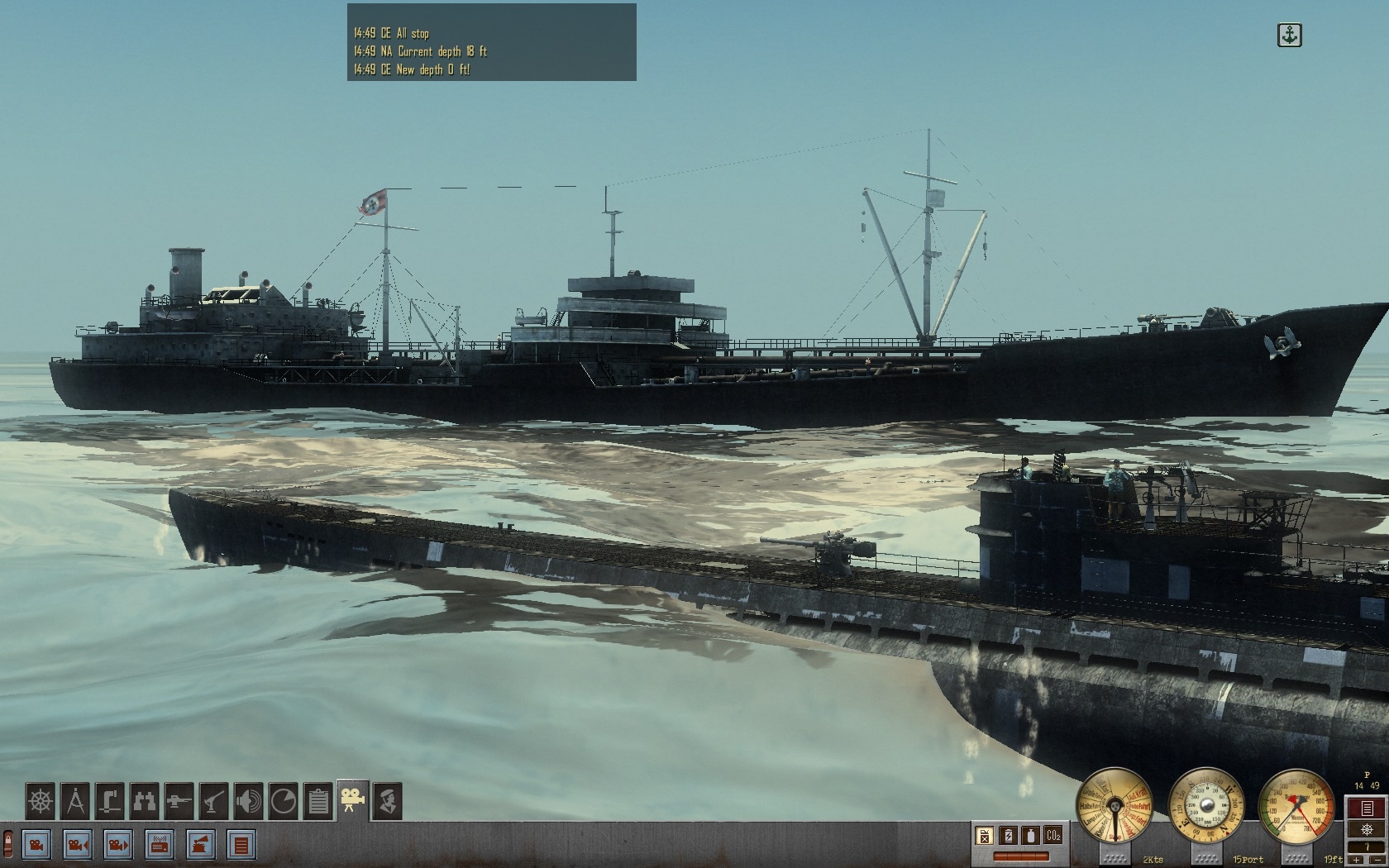The width and height of the screenshot is (1389, 868).
Task: Open the compass dividers navigation map
Action: pyautogui.click(x=75, y=801)
